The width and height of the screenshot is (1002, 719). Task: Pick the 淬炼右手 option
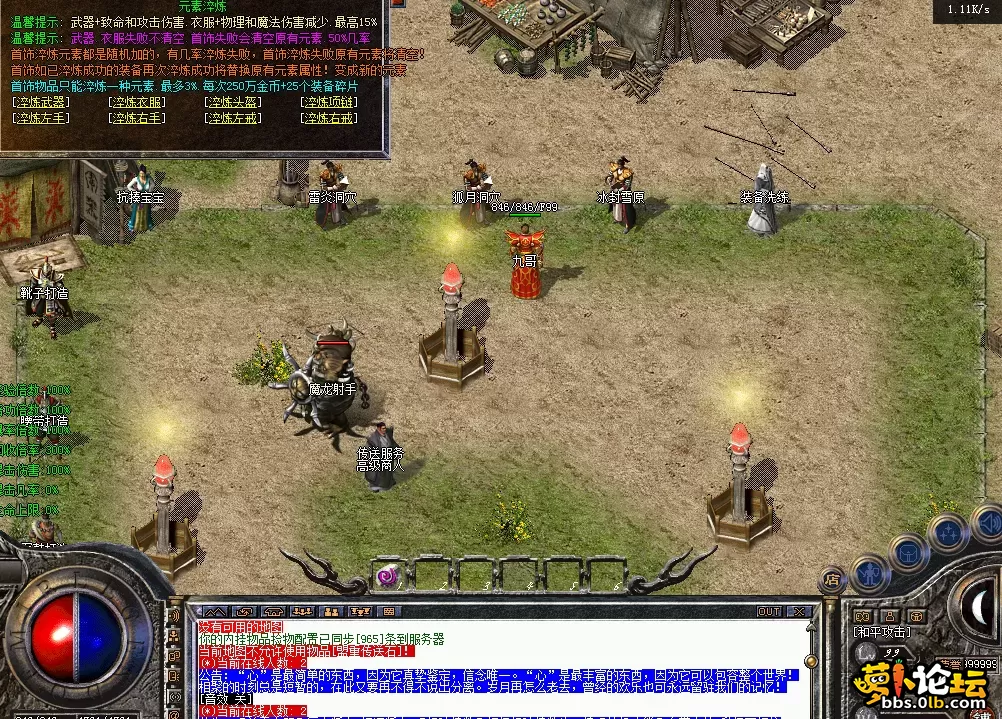coord(138,117)
